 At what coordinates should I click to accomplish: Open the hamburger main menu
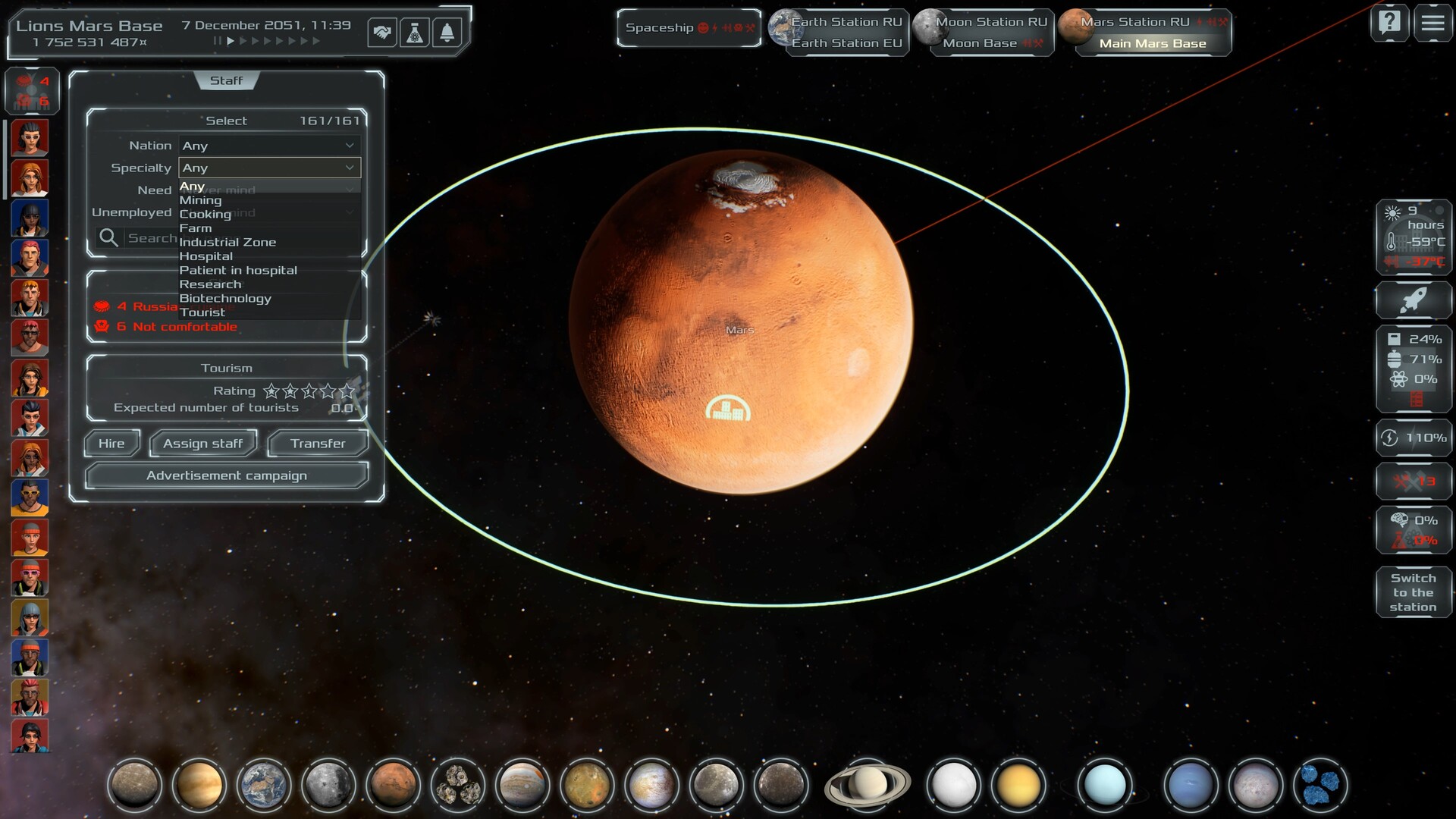point(1432,23)
